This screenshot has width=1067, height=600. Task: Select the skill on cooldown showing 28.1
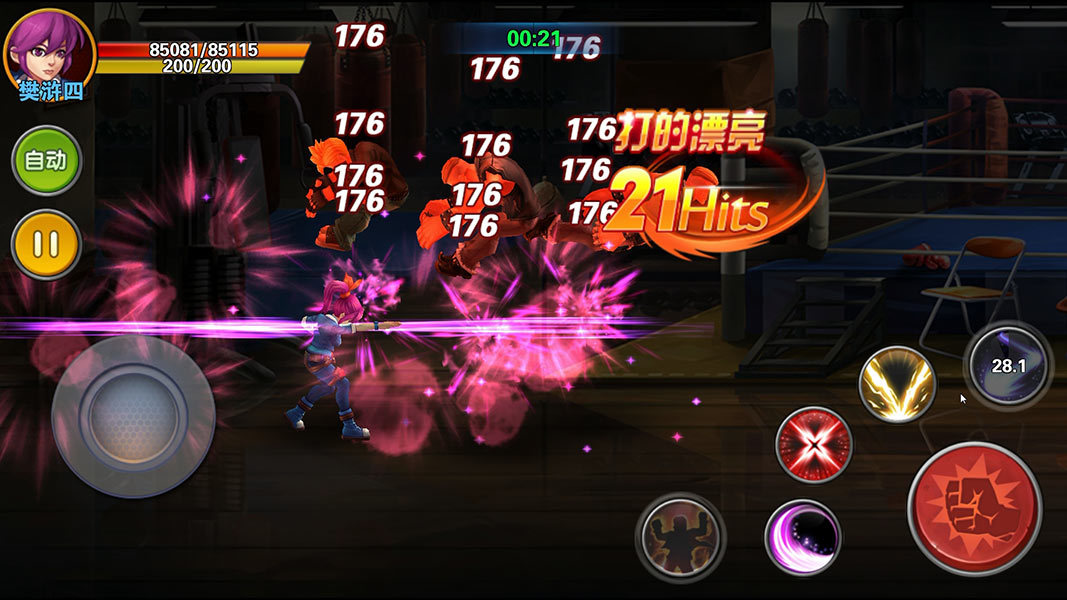click(1008, 366)
